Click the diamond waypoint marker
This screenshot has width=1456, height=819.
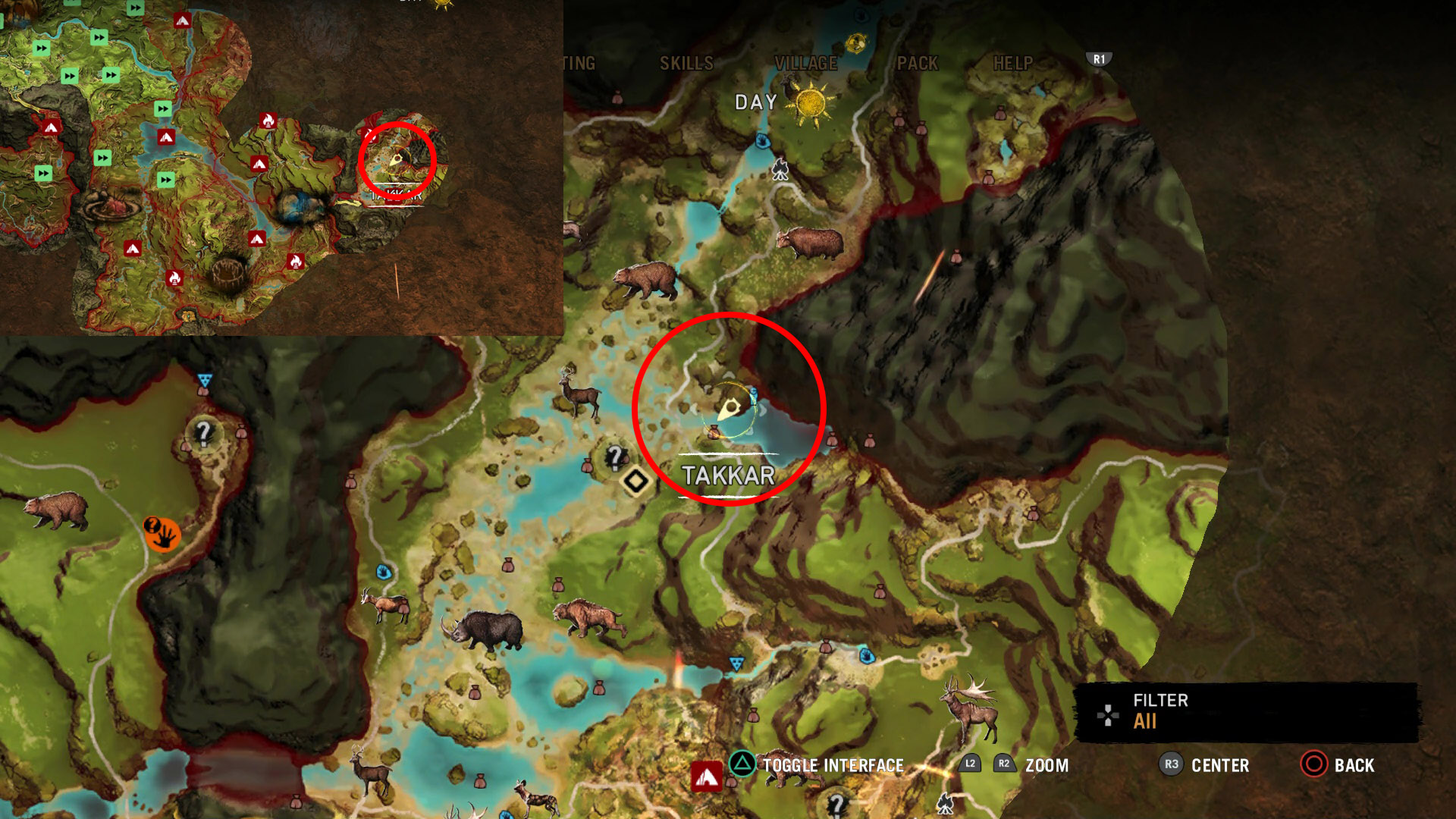635,481
